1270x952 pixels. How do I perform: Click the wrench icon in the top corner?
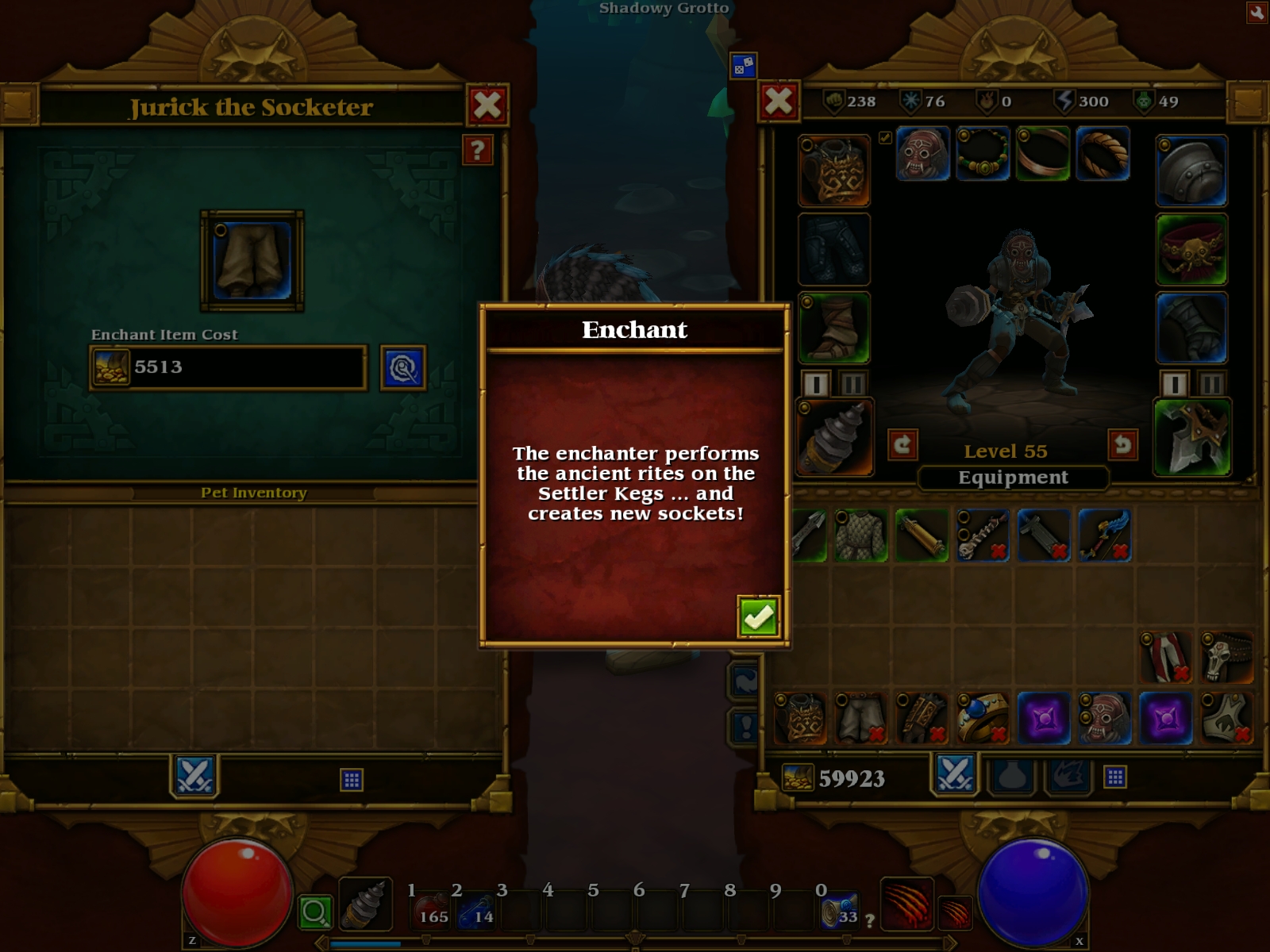pyautogui.click(x=1257, y=12)
